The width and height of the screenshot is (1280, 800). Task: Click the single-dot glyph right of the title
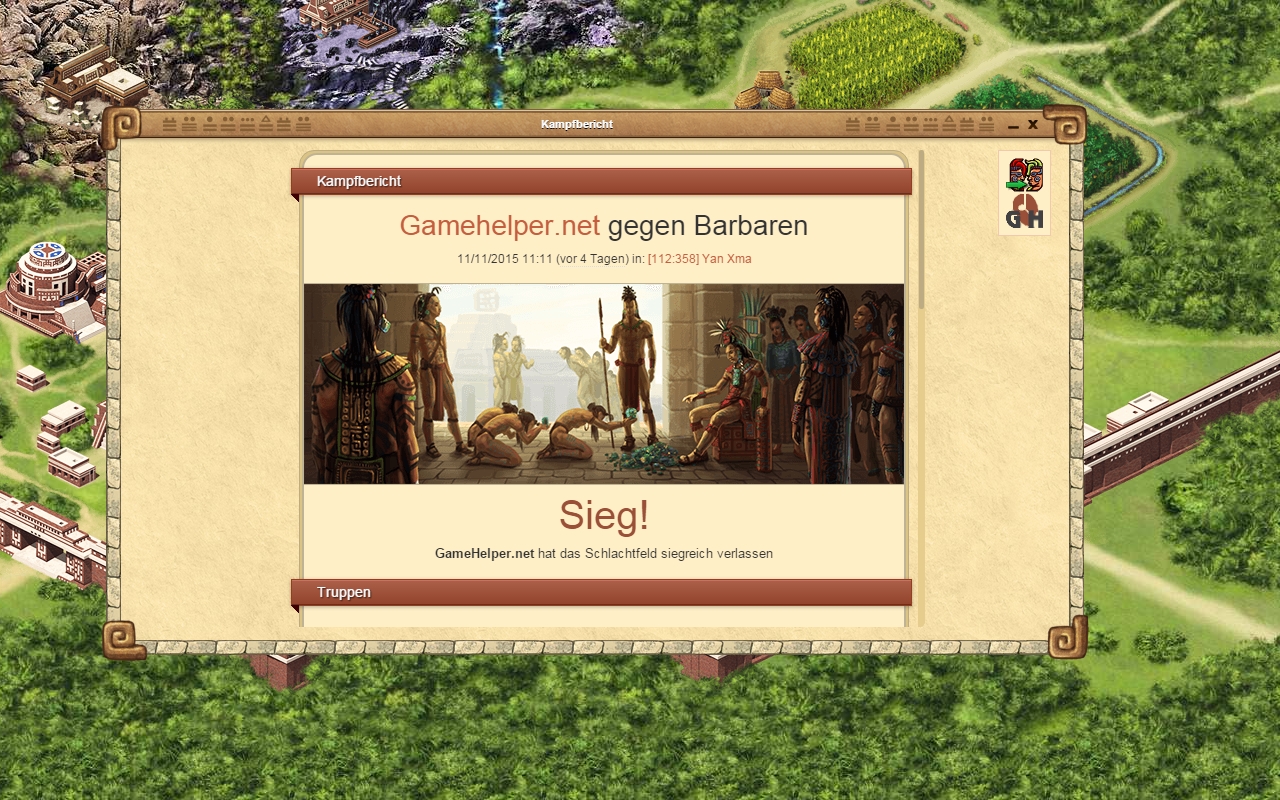[x=892, y=124]
